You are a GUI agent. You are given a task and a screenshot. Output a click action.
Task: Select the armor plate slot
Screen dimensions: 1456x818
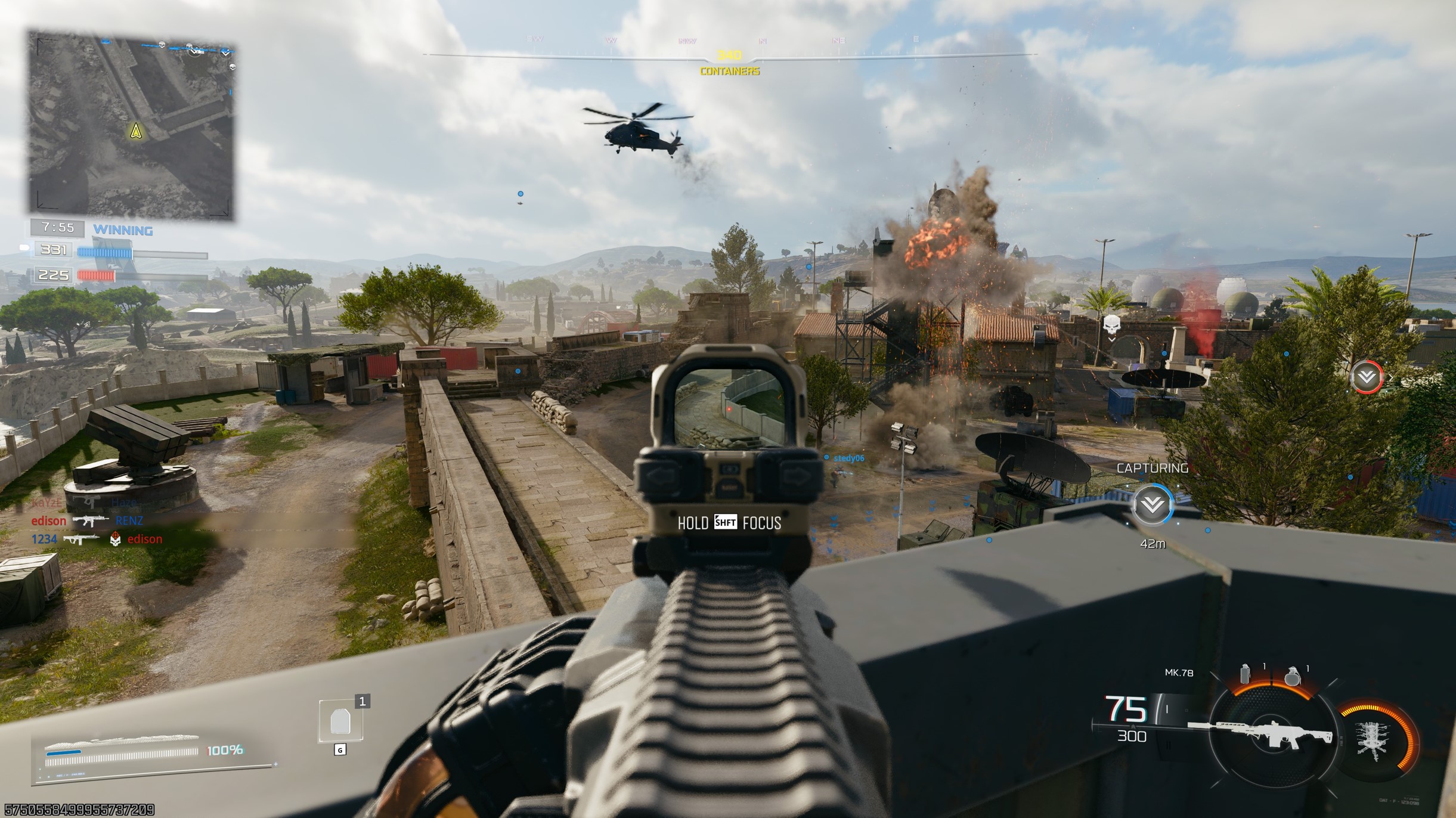(340, 721)
